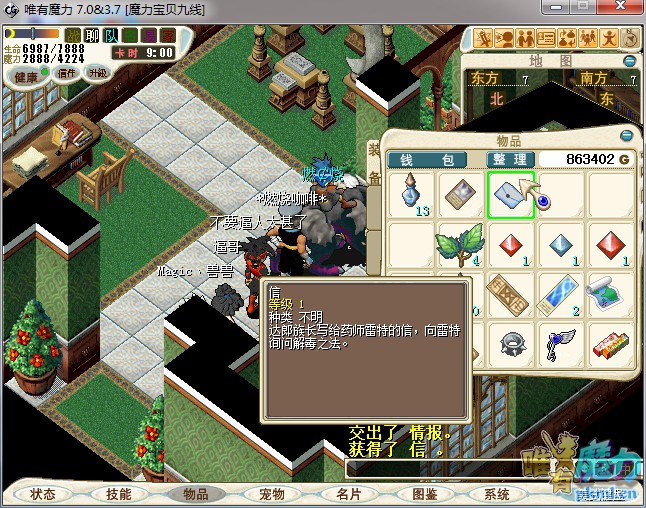Image resolution: width=646 pixels, height=508 pixels.
Task: Toggle the 聊 chat mode icon
Action: click(x=91, y=36)
